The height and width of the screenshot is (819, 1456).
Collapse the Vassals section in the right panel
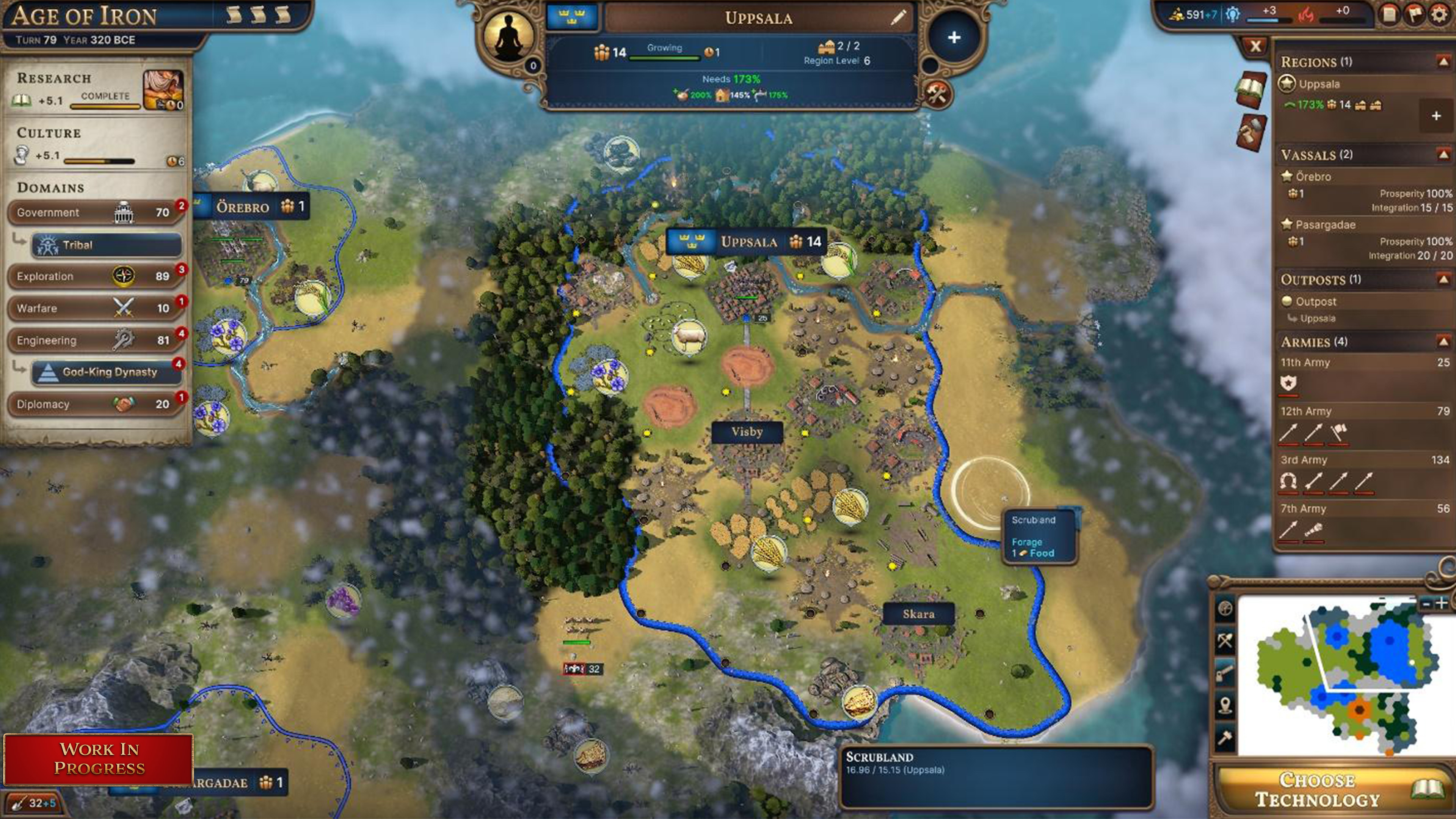pos(1443,154)
